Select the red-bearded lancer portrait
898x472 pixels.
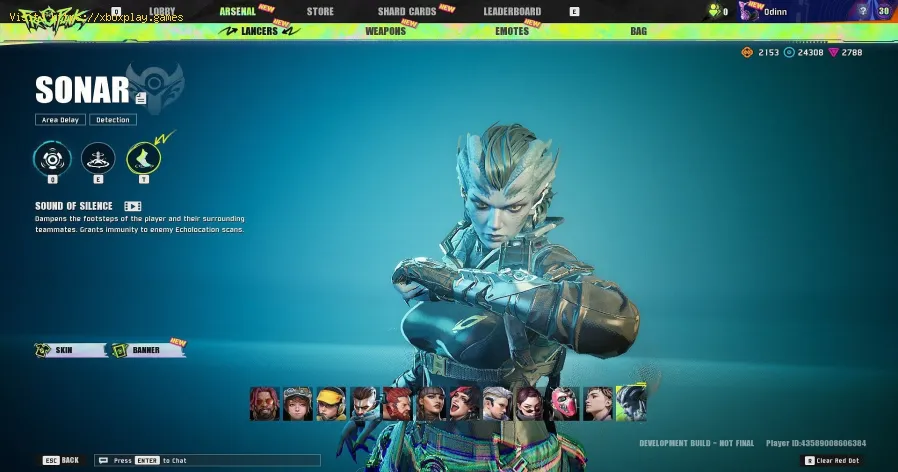click(x=397, y=403)
